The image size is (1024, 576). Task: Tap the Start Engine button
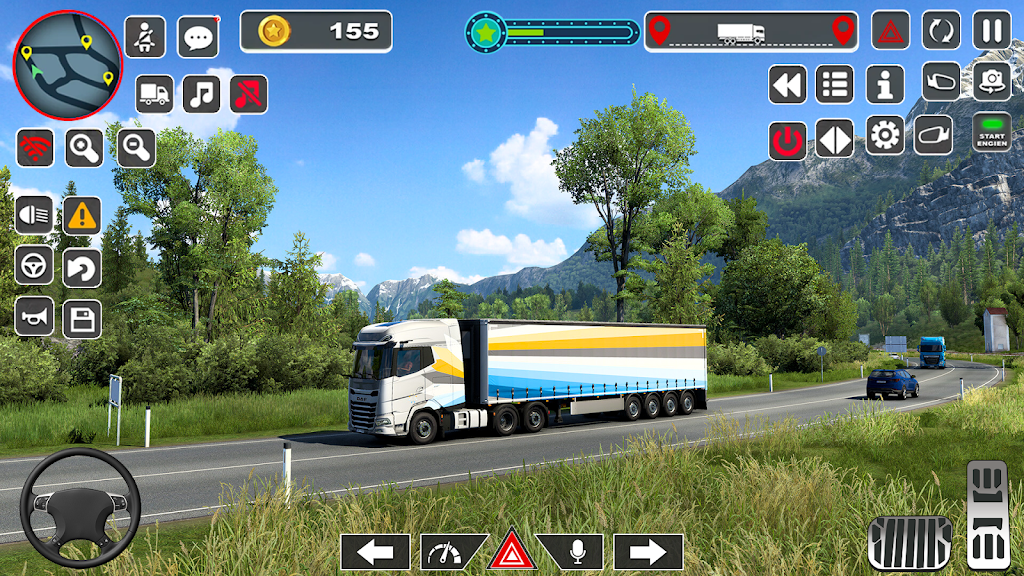pyautogui.click(x=992, y=133)
